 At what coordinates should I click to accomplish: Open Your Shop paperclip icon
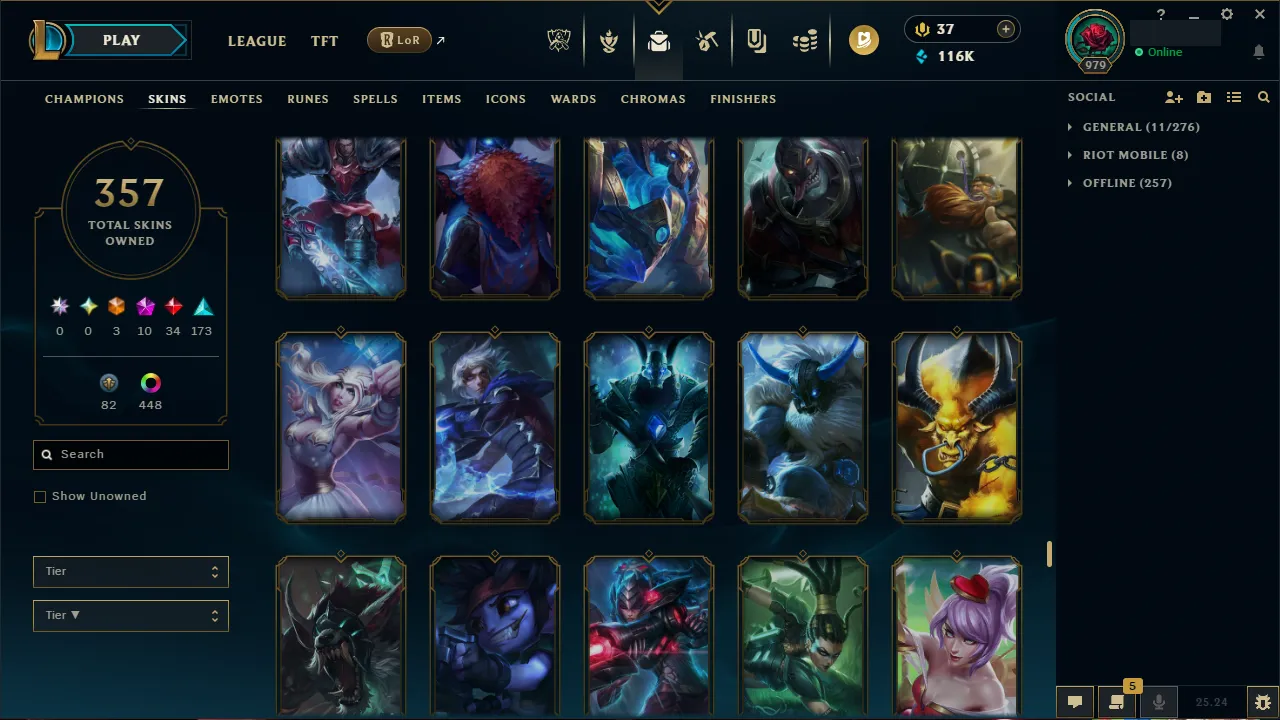pos(756,40)
